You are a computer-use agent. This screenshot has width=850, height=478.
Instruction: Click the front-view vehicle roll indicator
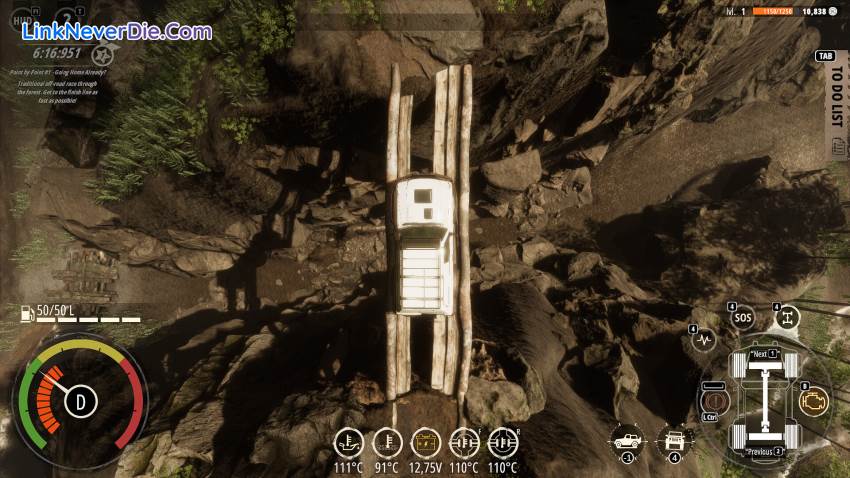(674, 440)
